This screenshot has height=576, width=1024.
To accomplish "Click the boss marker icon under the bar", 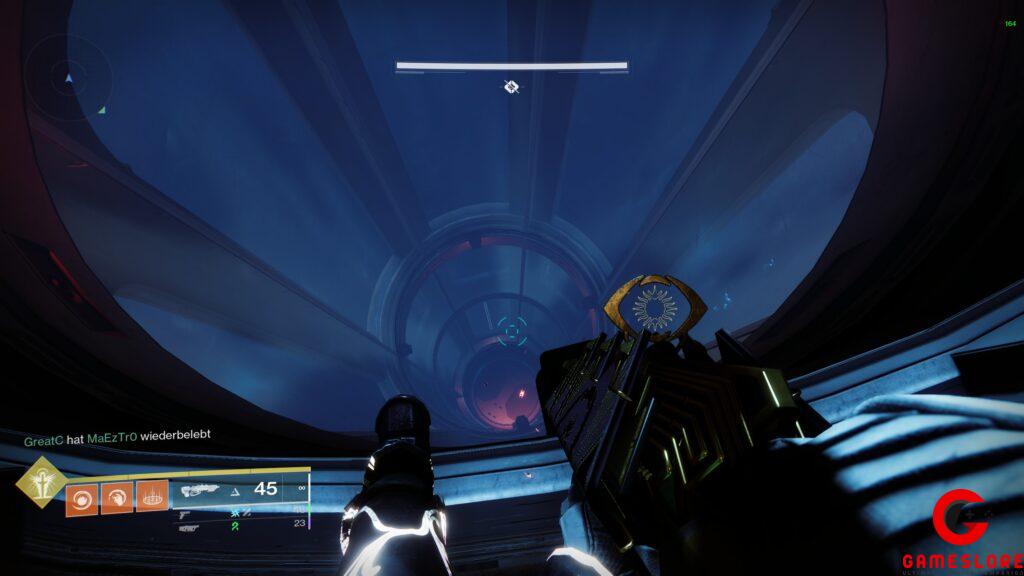I will [x=511, y=87].
